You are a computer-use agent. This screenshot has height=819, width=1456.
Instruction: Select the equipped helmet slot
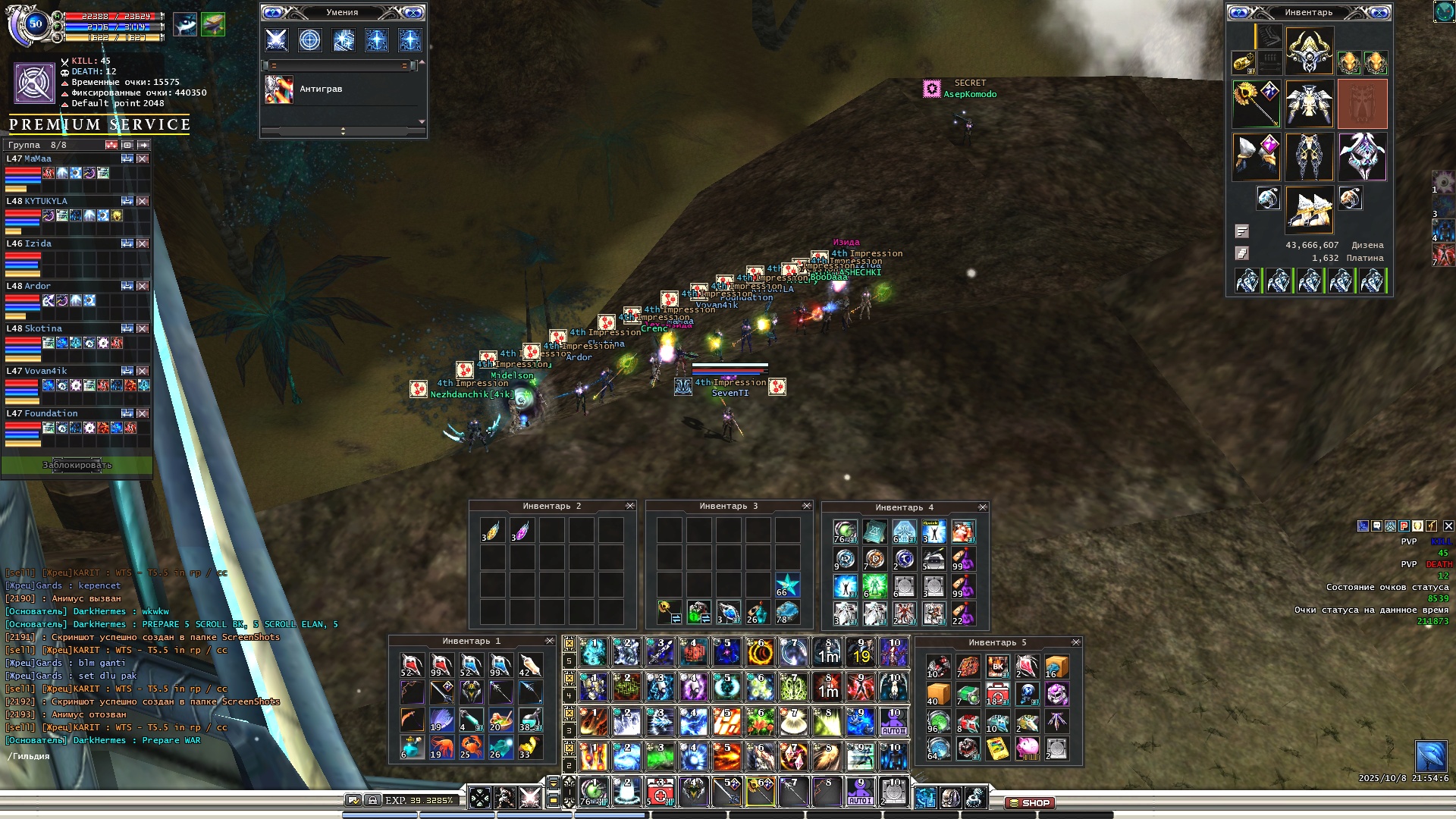(1309, 51)
